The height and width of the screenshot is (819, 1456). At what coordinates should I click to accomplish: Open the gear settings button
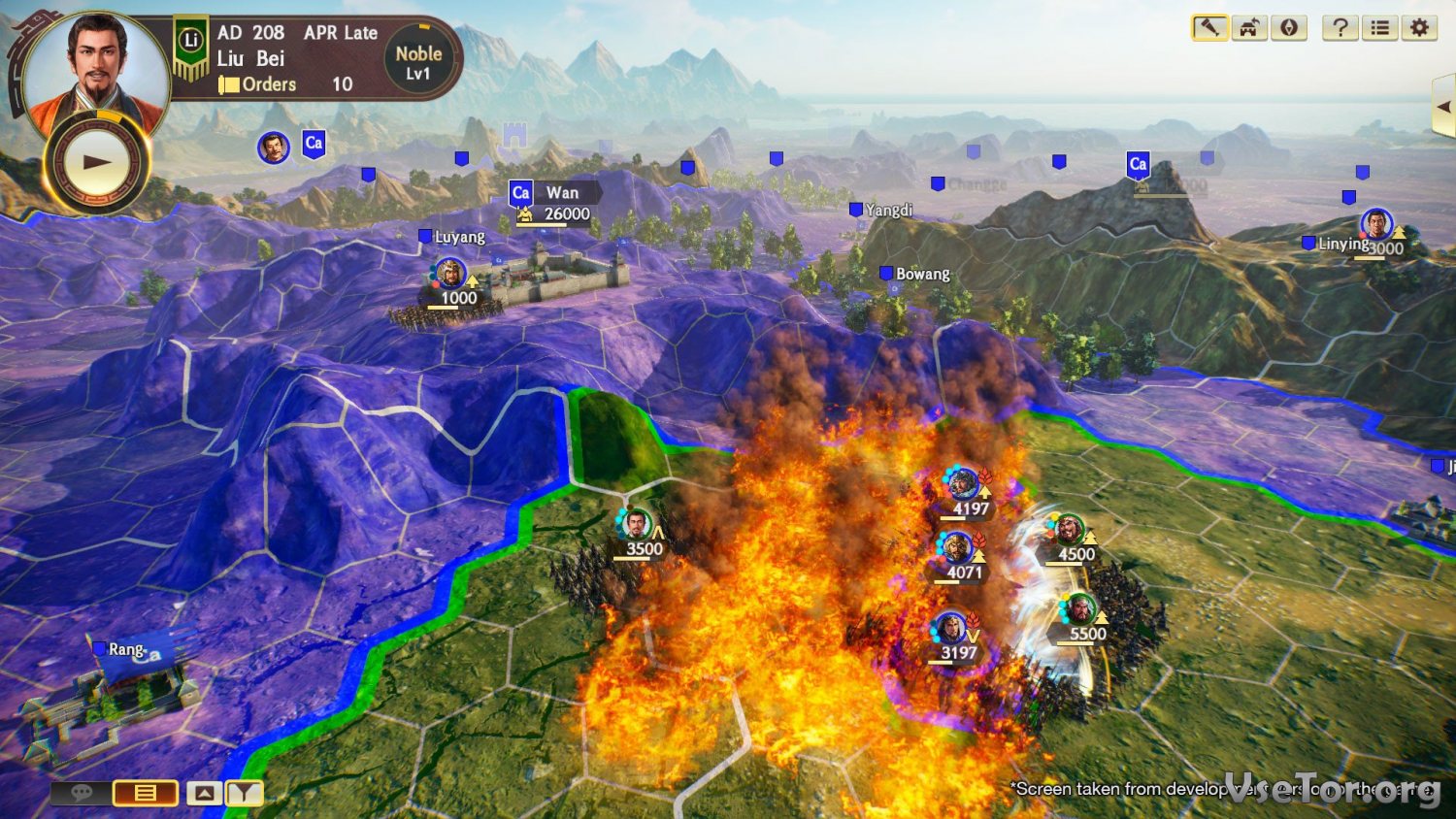(x=1419, y=27)
